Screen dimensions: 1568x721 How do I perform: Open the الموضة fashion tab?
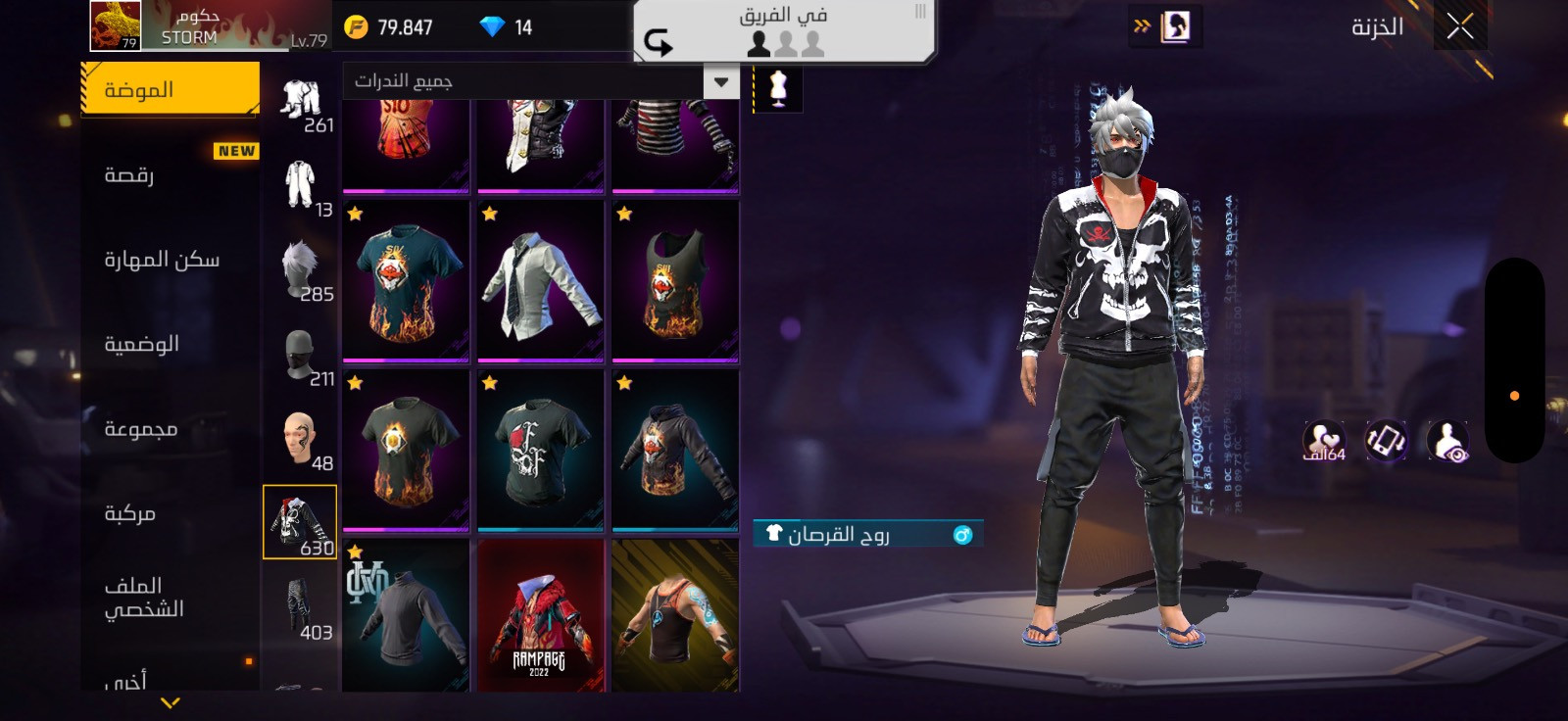pos(170,90)
